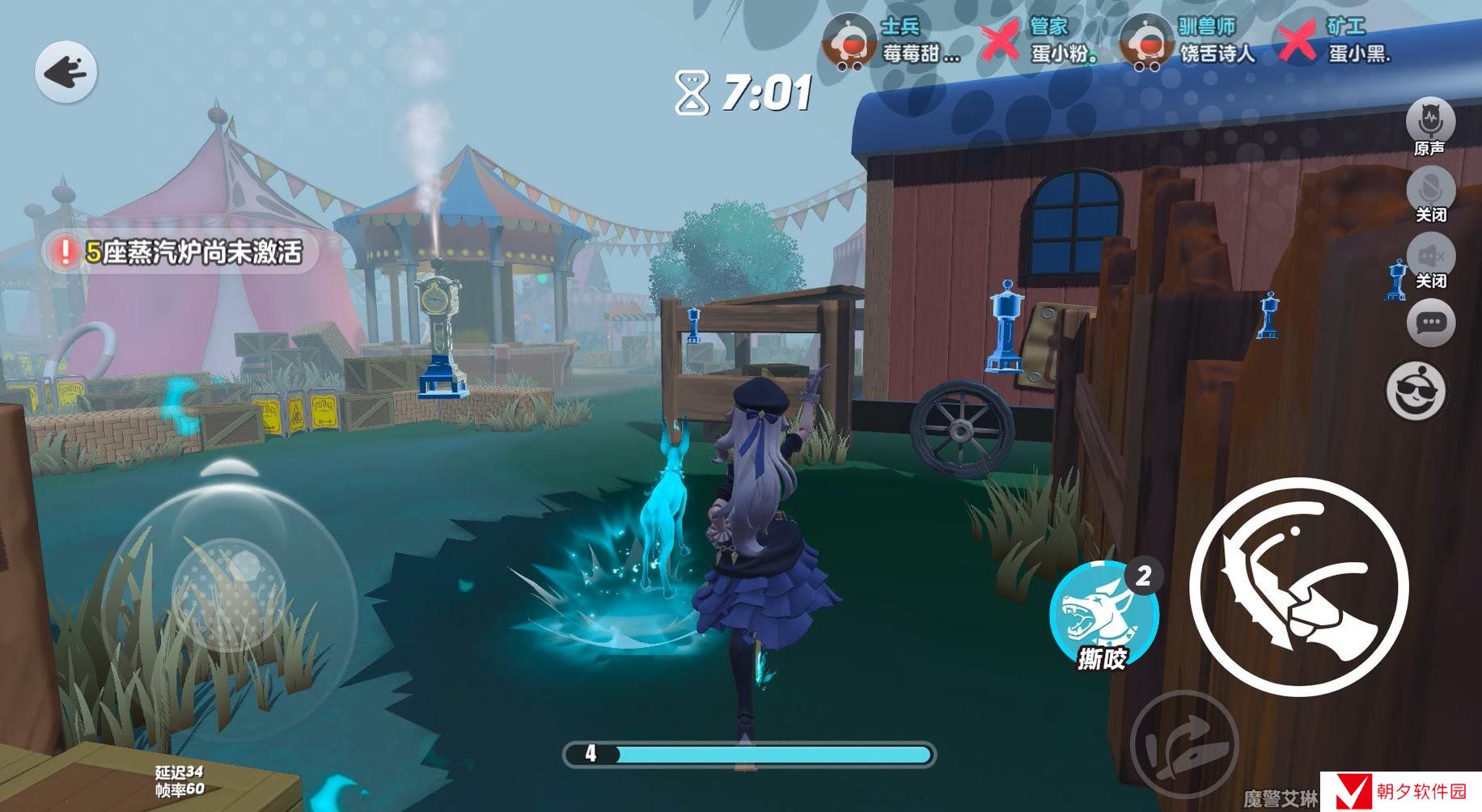Open the steam furnace objective notice

(182, 252)
